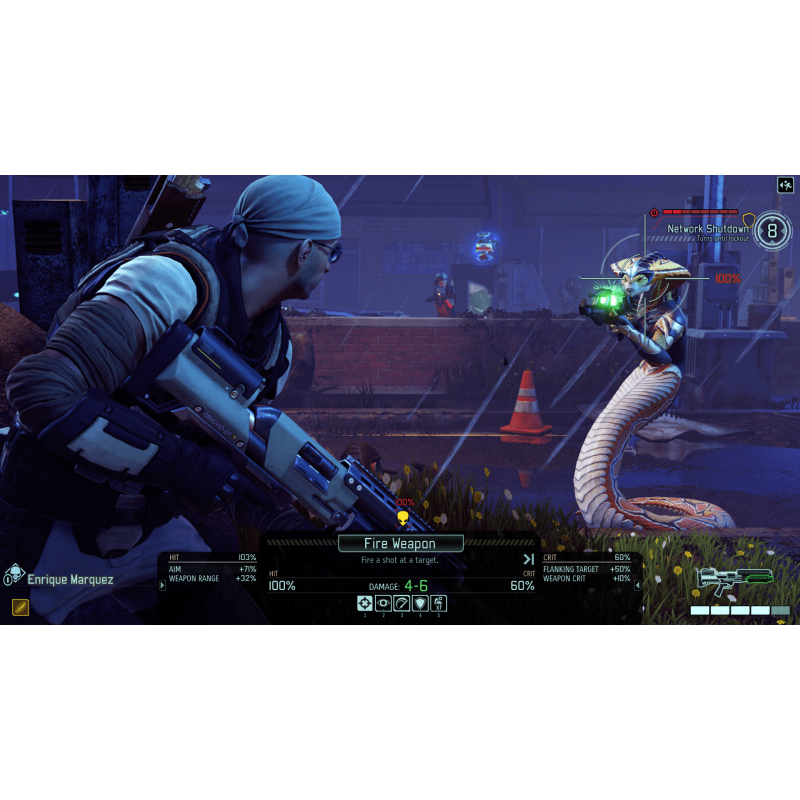Select the fifth ability icon marked x1
The image size is (800, 800).
(438, 603)
